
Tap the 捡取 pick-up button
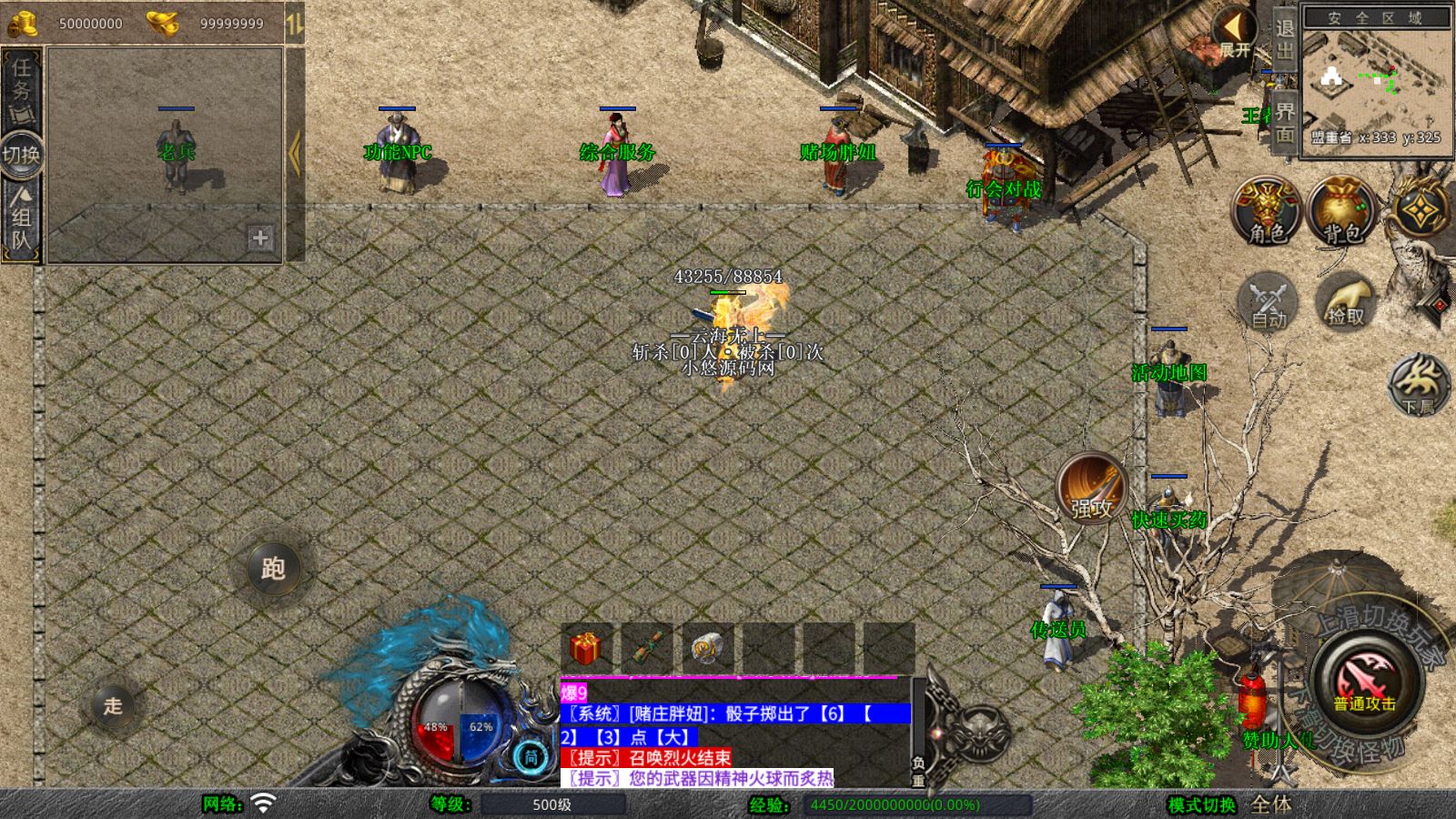tap(1345, 301)
